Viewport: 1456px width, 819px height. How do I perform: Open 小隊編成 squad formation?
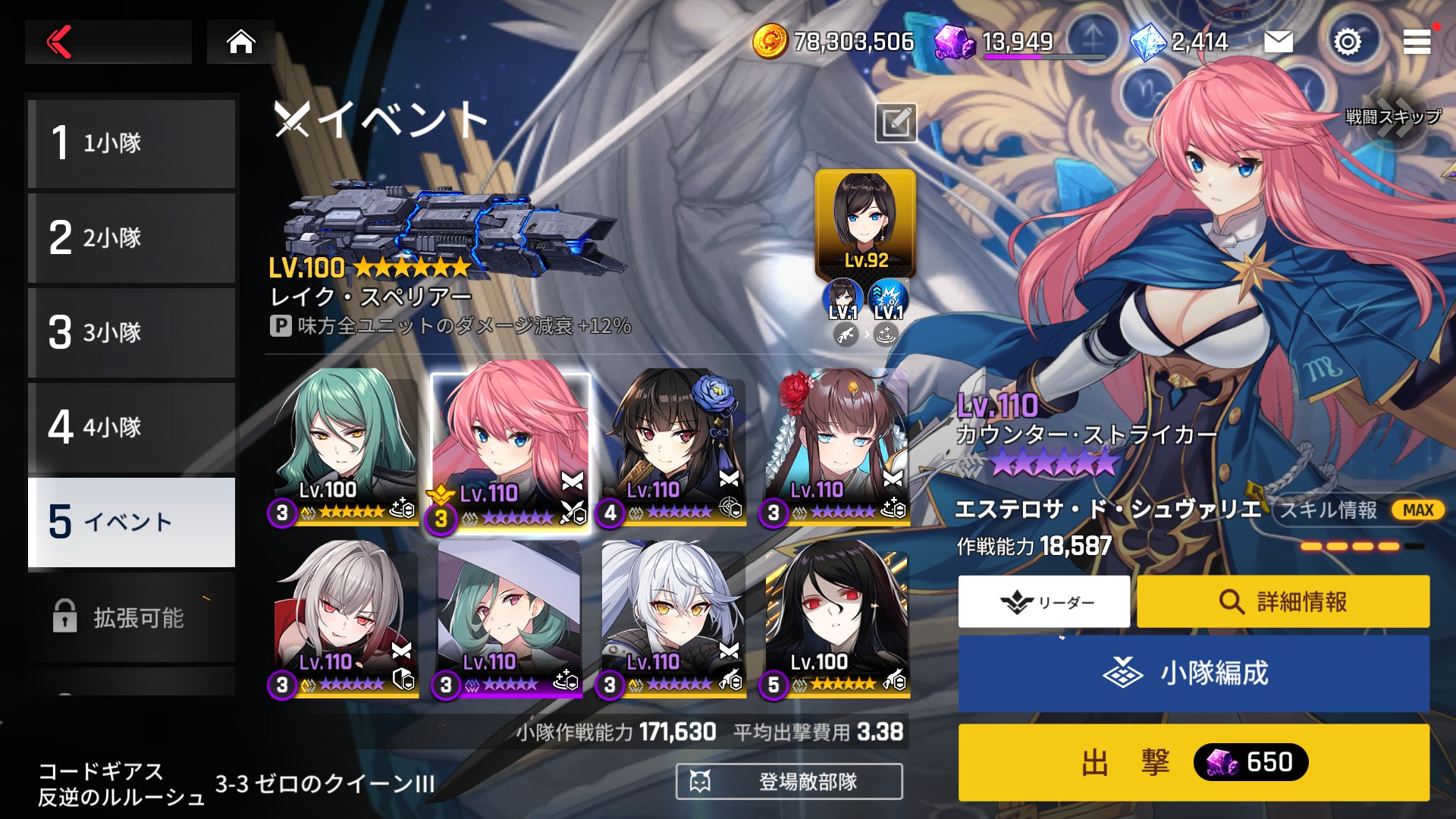[1194, 673]
